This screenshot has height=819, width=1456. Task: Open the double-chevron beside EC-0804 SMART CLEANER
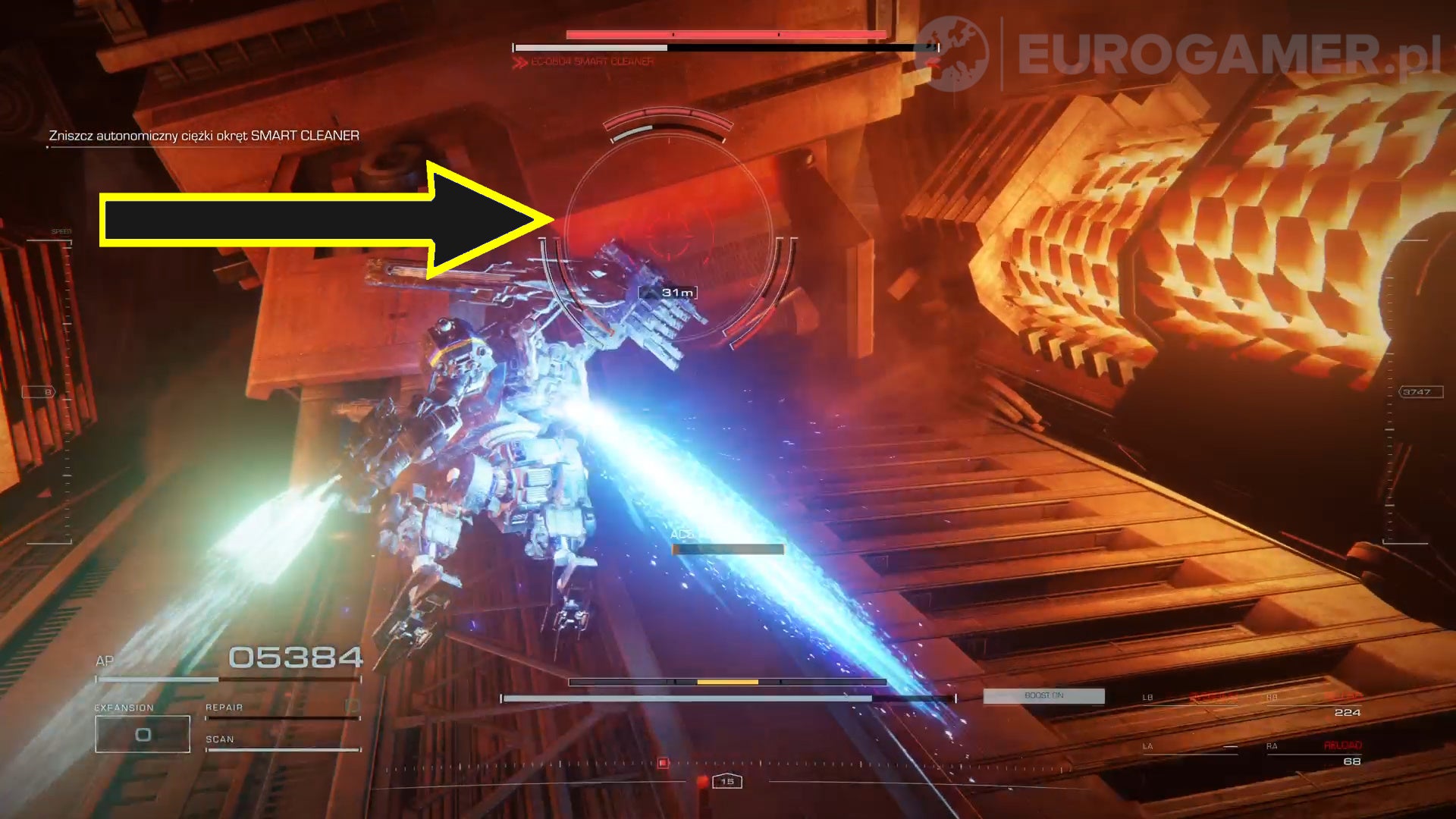point(520,61)
